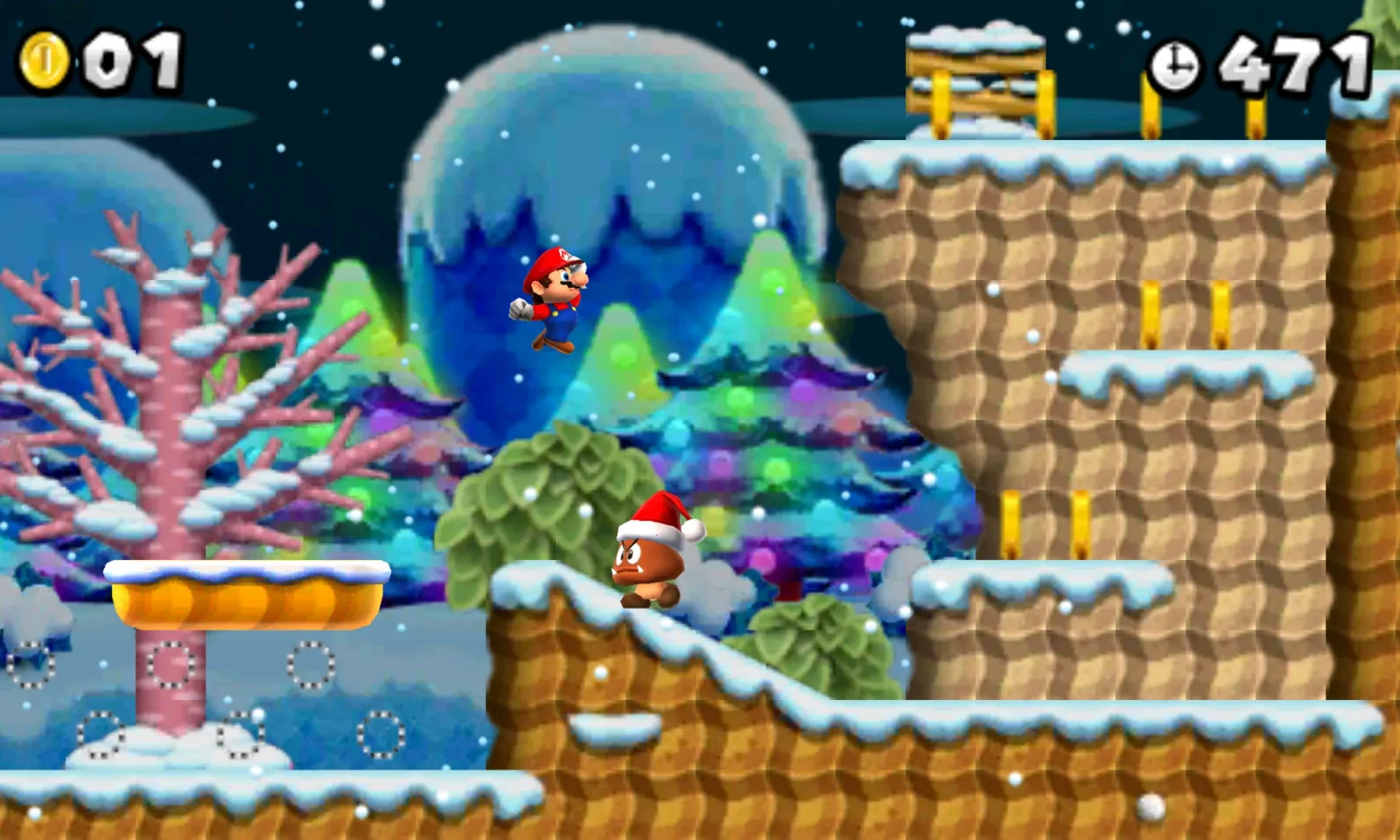The image size is (1400, 840).
Task: Click the yellow mushroom platform on the left
Action: (249, 599)
